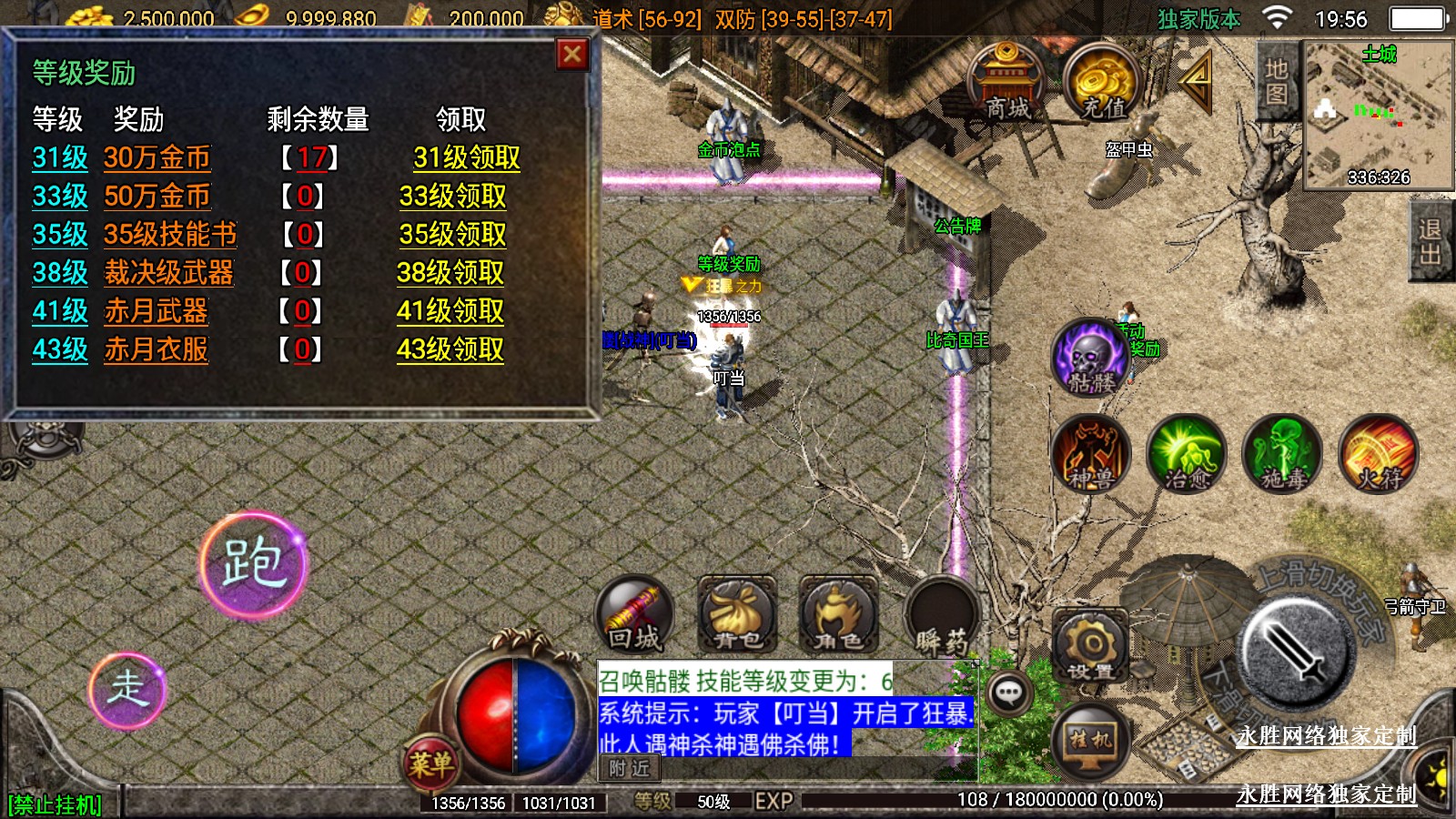This screenshot has width=1456, height=819.
Task: Click the 土城 minimap
Action: [1378, 114]
